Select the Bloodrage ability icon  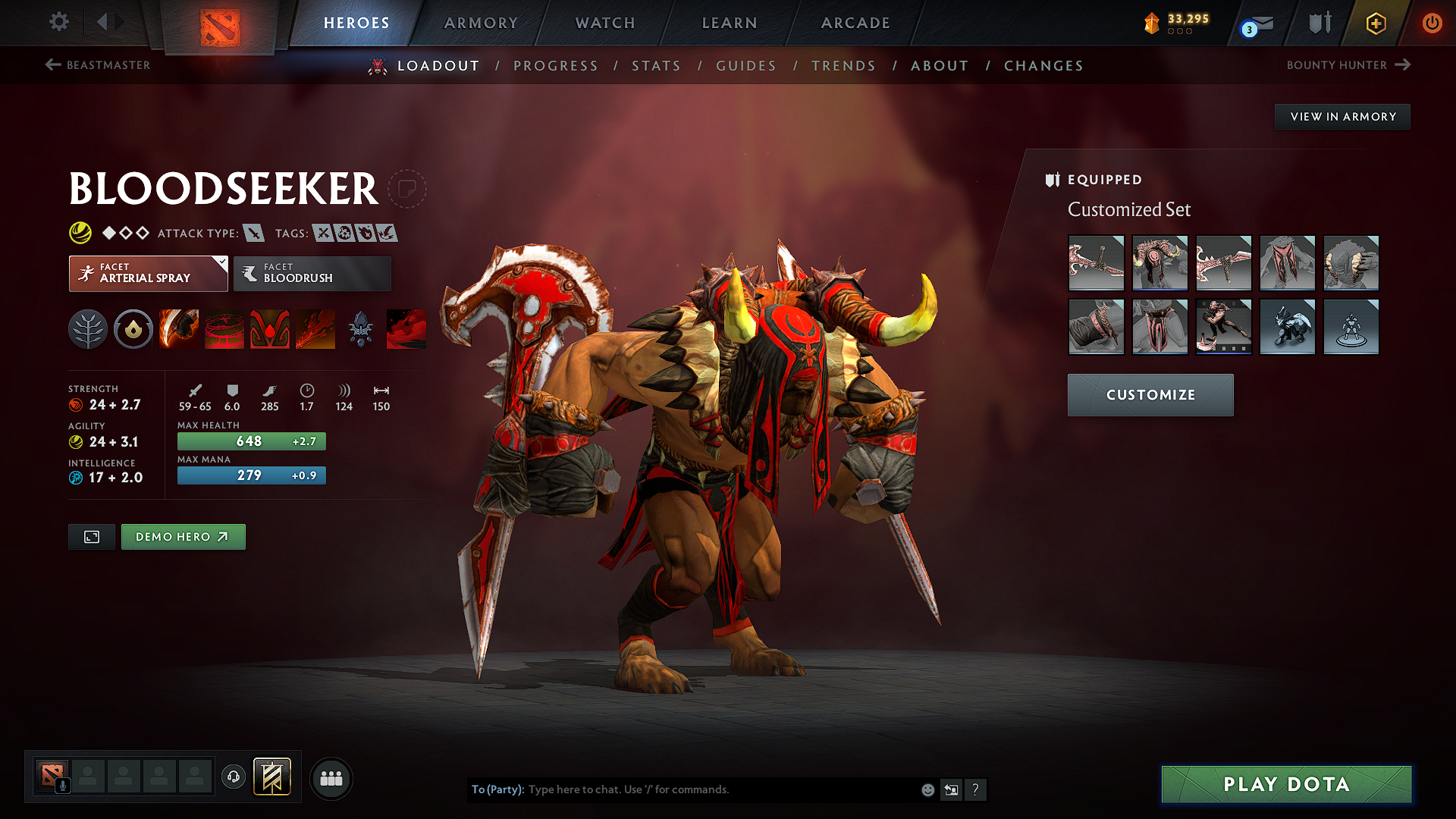[x=179, y=328]
